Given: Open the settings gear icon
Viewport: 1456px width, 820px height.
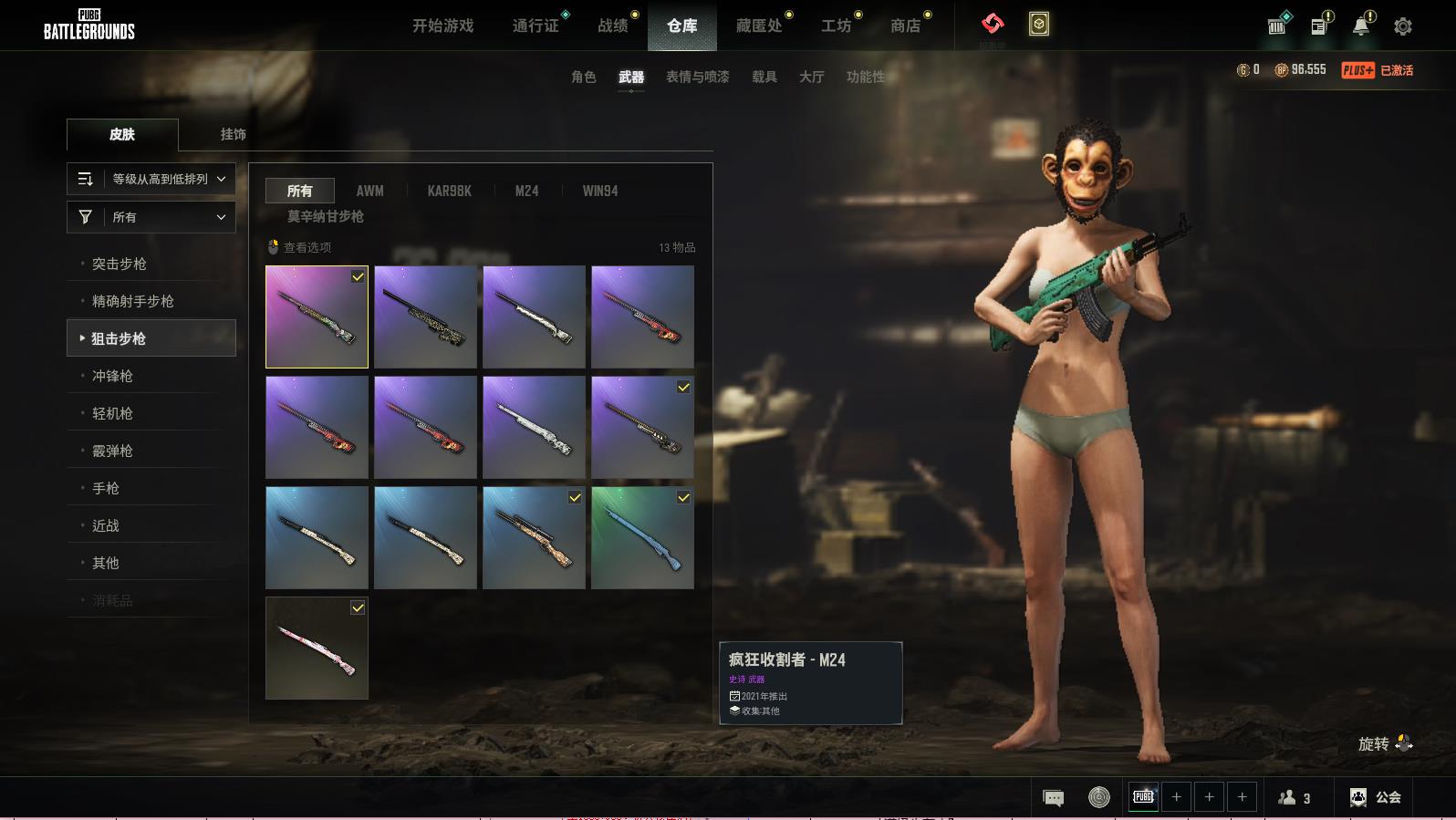Looking at the screenshot, I should tap(1403, 26).
